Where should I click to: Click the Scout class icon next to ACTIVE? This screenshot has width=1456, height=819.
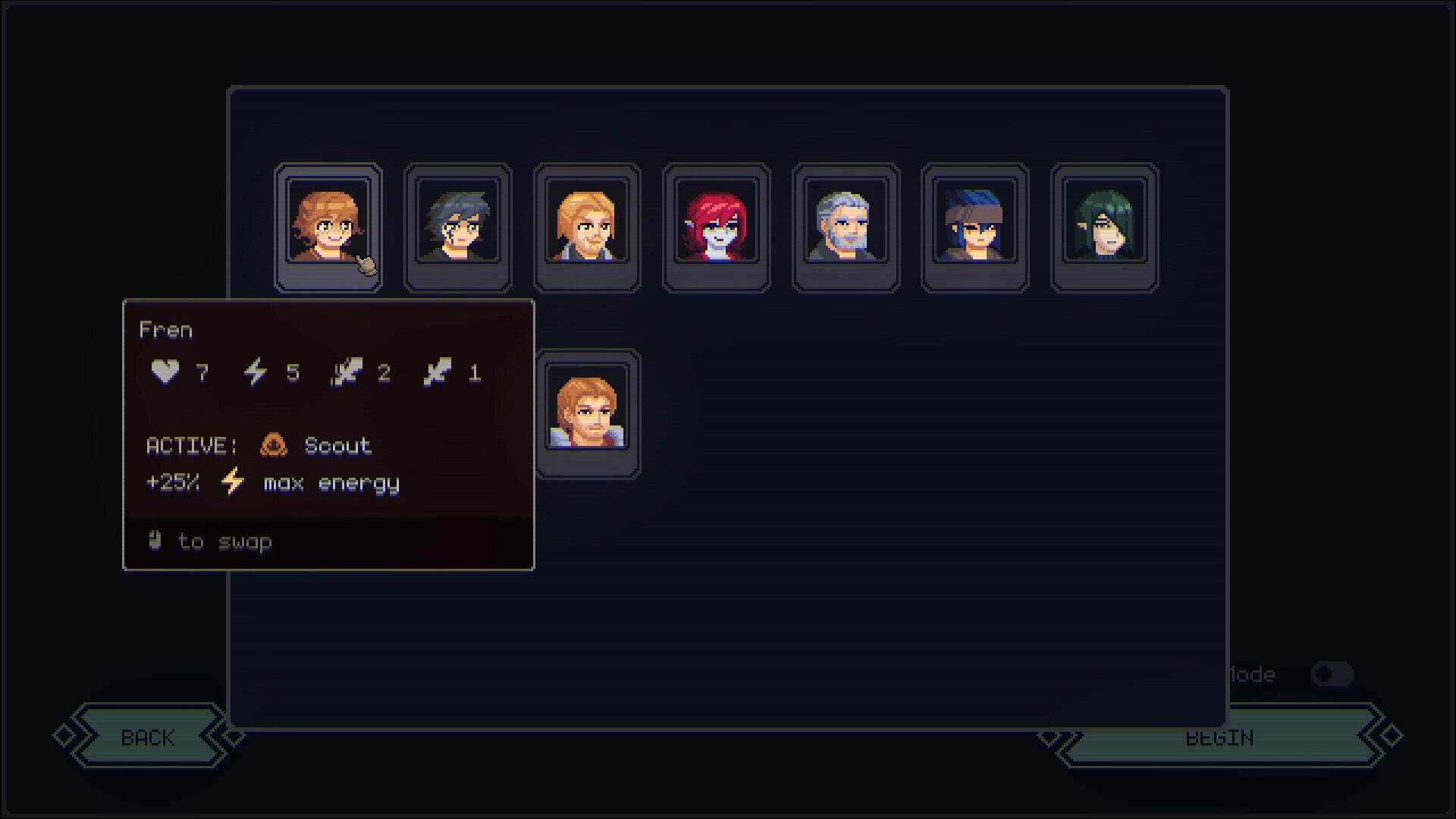pyautogui.click(x=274, y=446)
